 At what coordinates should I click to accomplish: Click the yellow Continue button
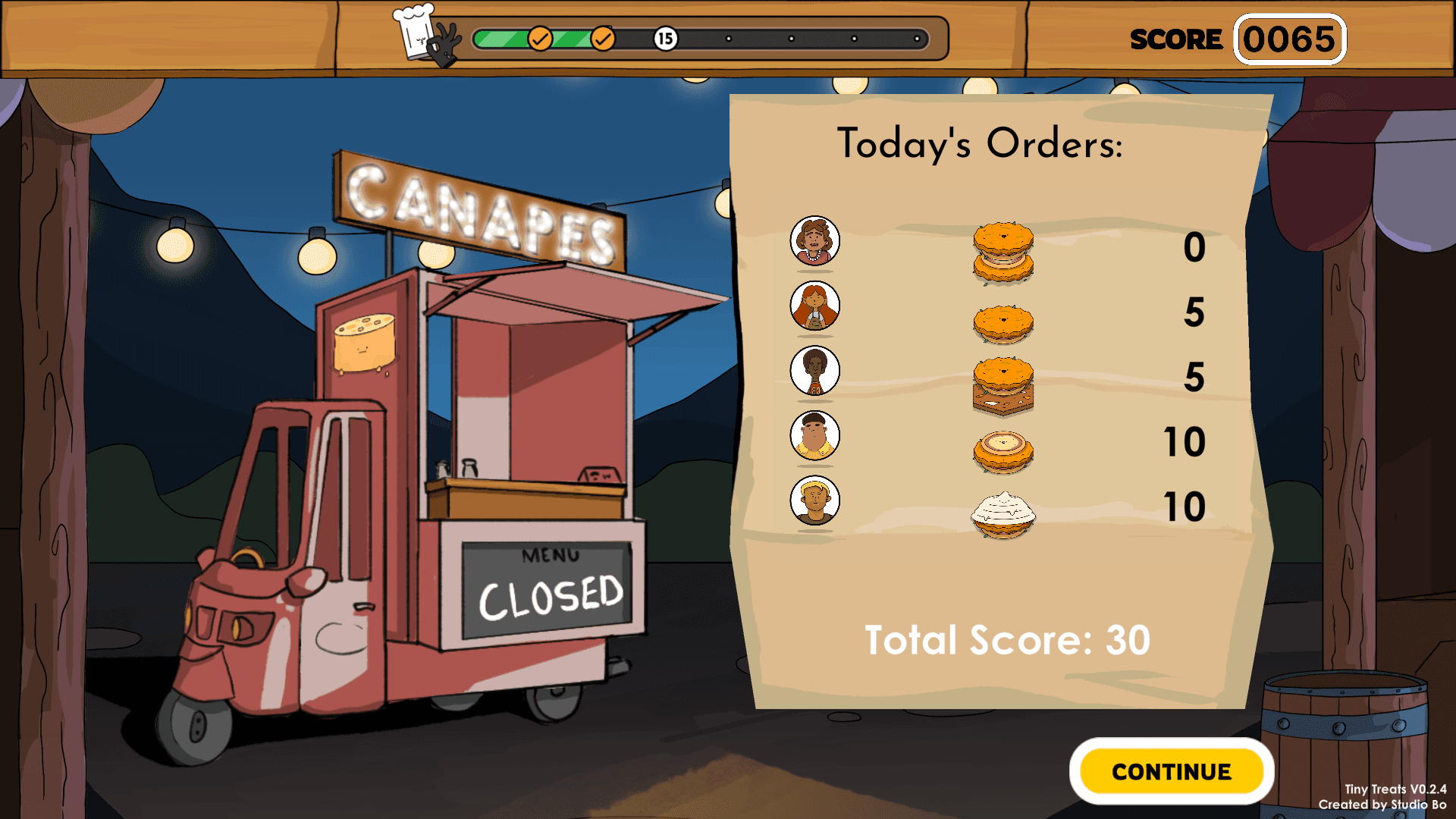[x=1171, y=771]
